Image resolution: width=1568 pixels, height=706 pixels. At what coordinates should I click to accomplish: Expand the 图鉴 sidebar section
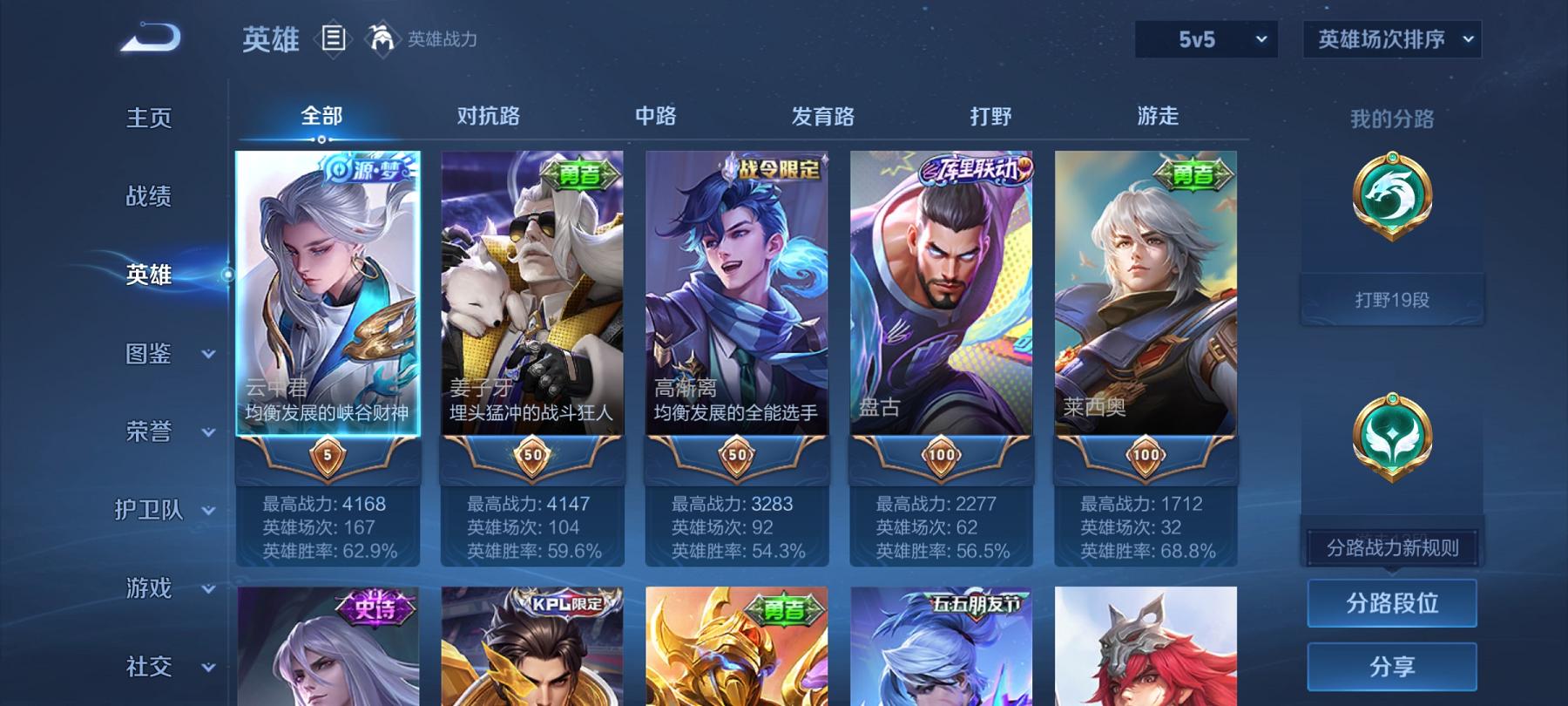point(147,354)
